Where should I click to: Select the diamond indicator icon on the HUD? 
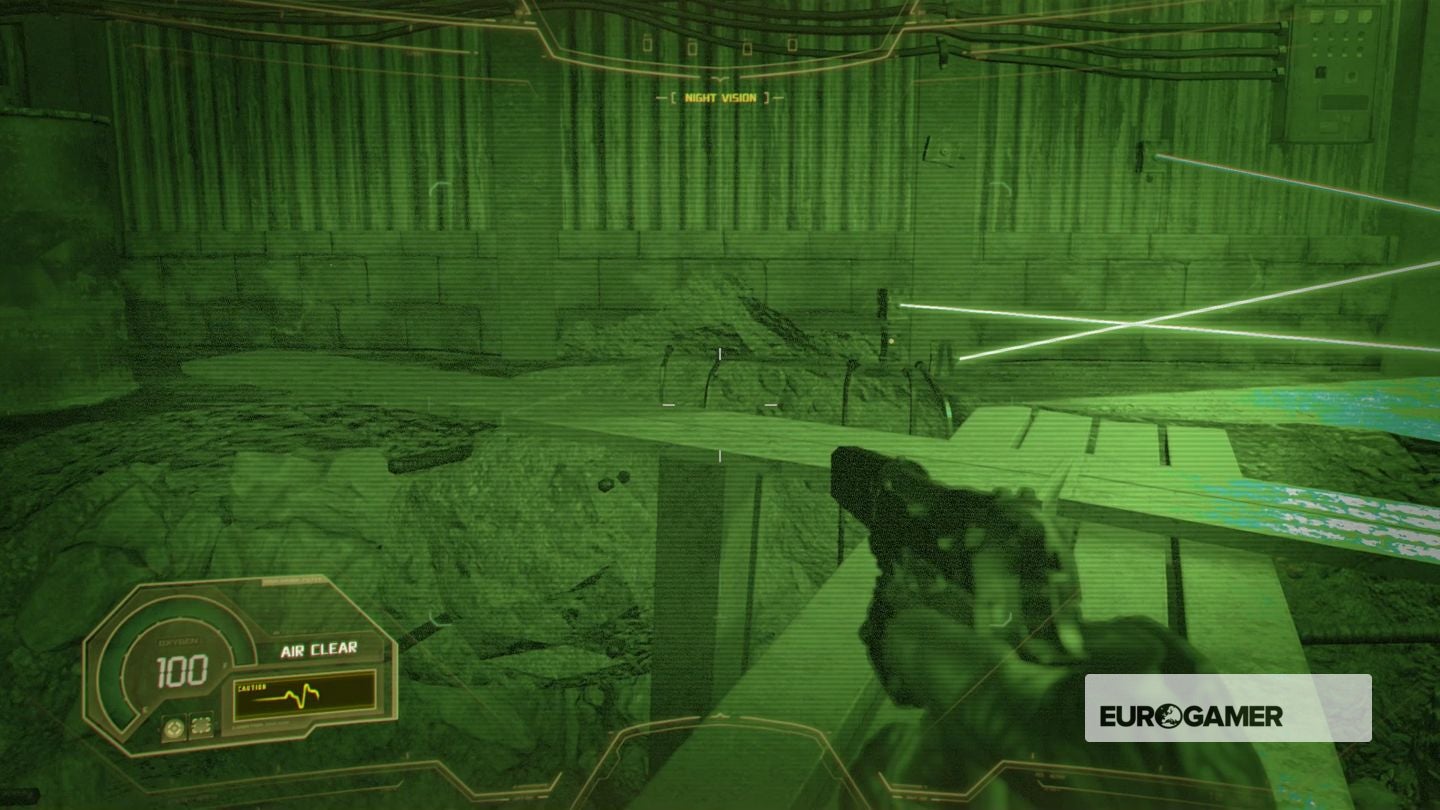(174, 726)
